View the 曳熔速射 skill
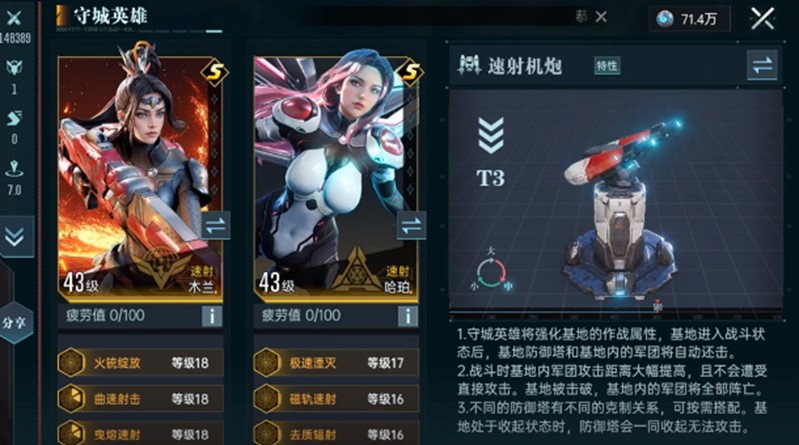This screenshot has height=445, width=799. tap(140, 433)
